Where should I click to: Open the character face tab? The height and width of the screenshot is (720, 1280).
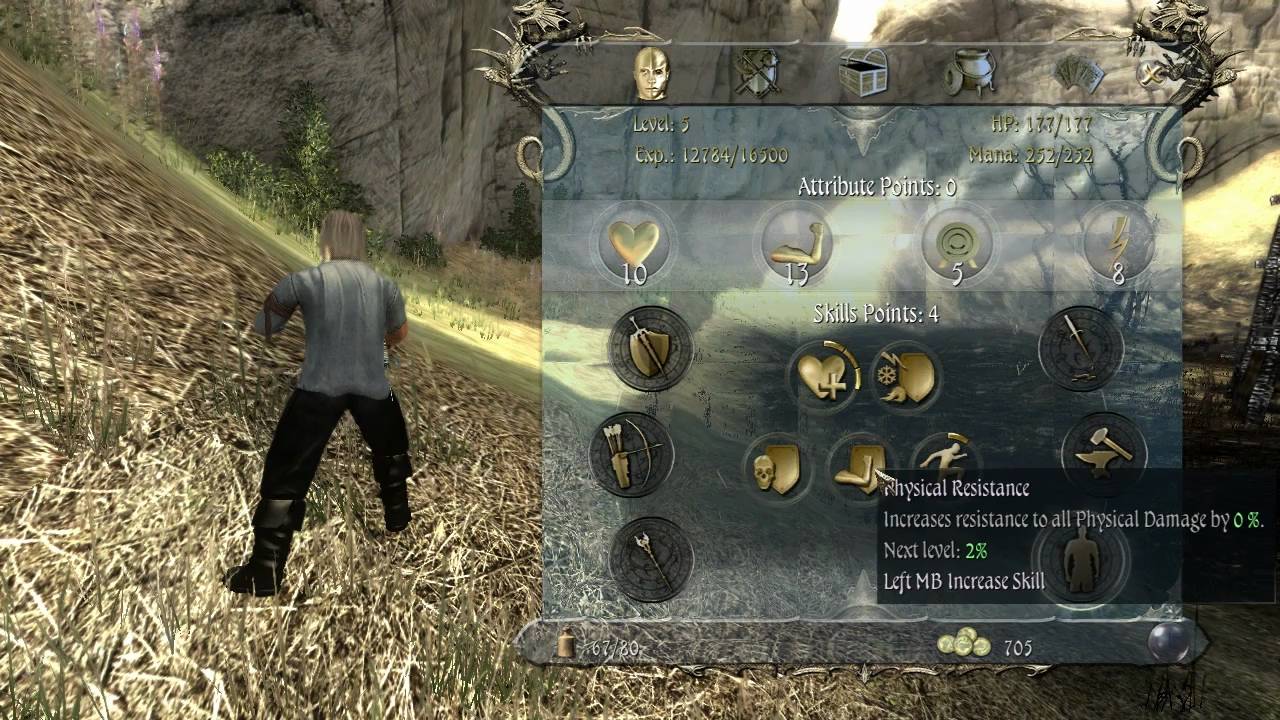[651, 73]
